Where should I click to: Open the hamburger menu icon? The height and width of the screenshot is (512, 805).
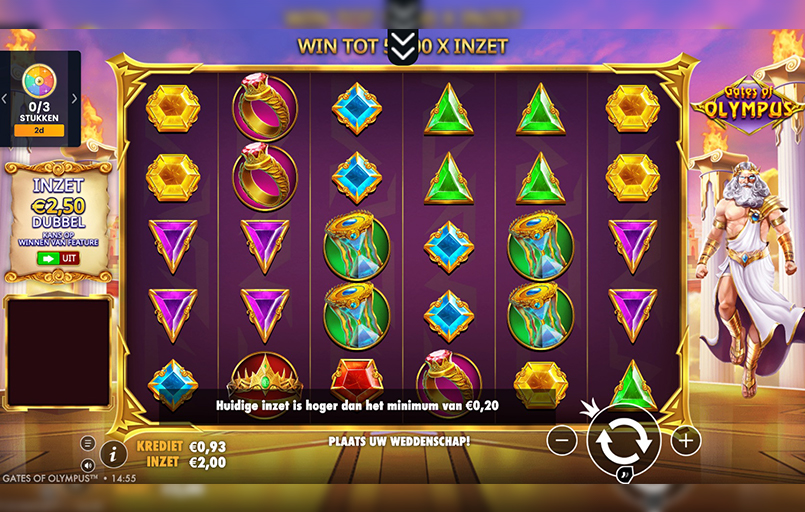point(87,443)
